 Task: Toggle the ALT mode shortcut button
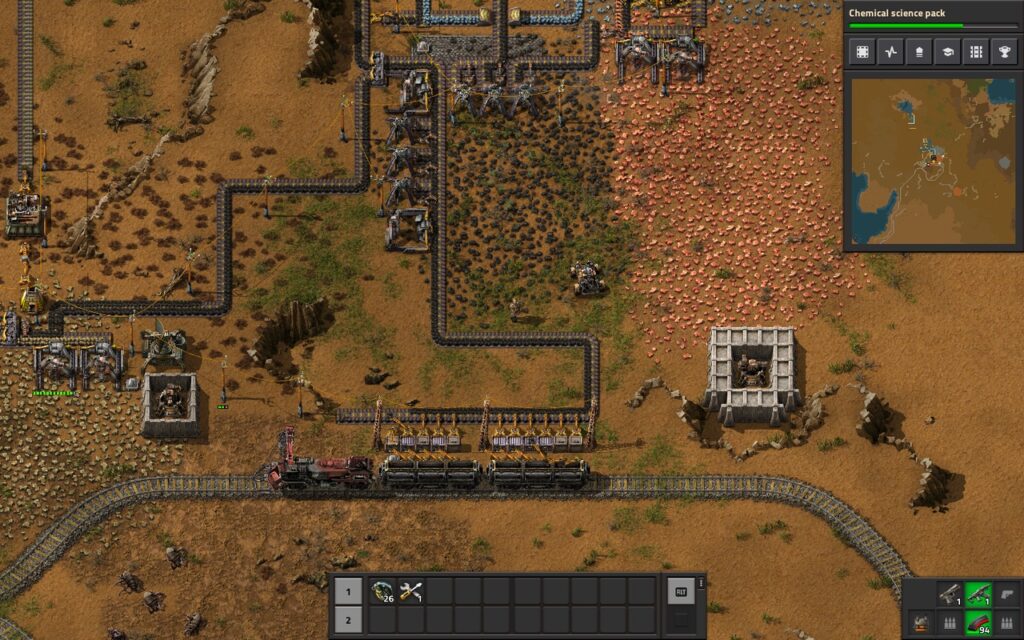(681, 591)
